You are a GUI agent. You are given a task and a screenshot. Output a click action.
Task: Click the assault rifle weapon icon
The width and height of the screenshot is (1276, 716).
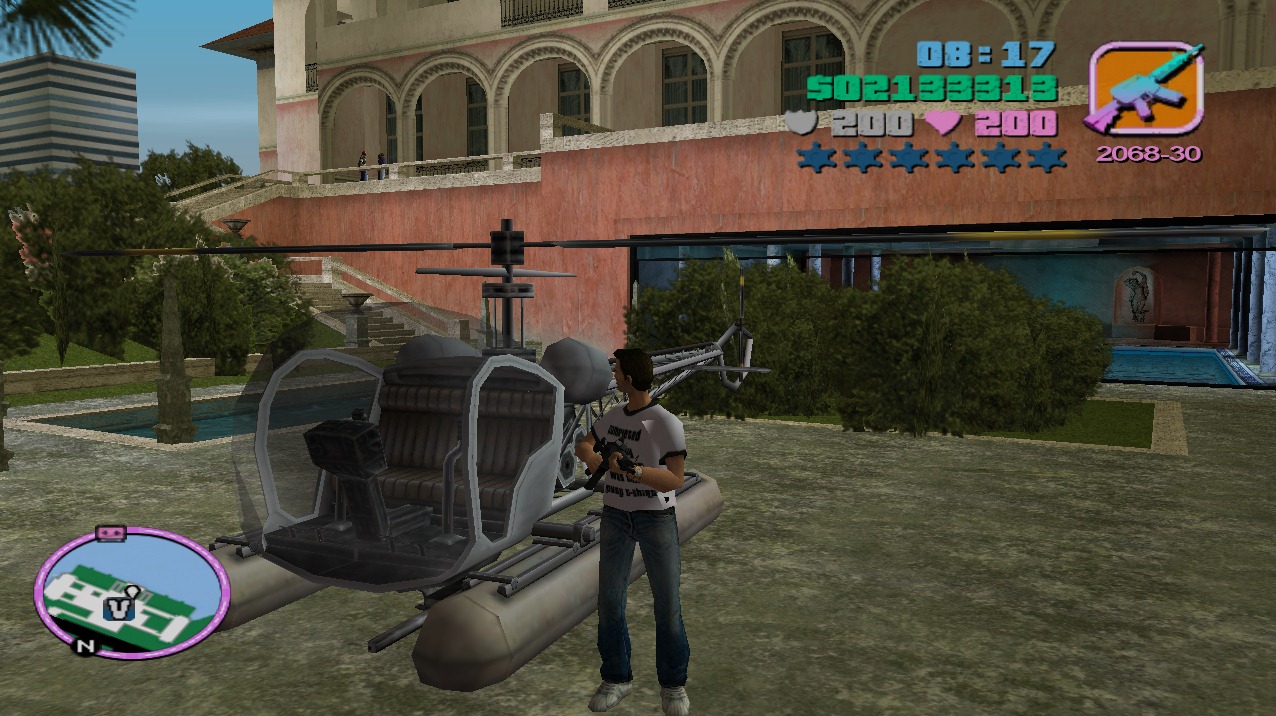pyautogui.click(x=1144, y=88)
